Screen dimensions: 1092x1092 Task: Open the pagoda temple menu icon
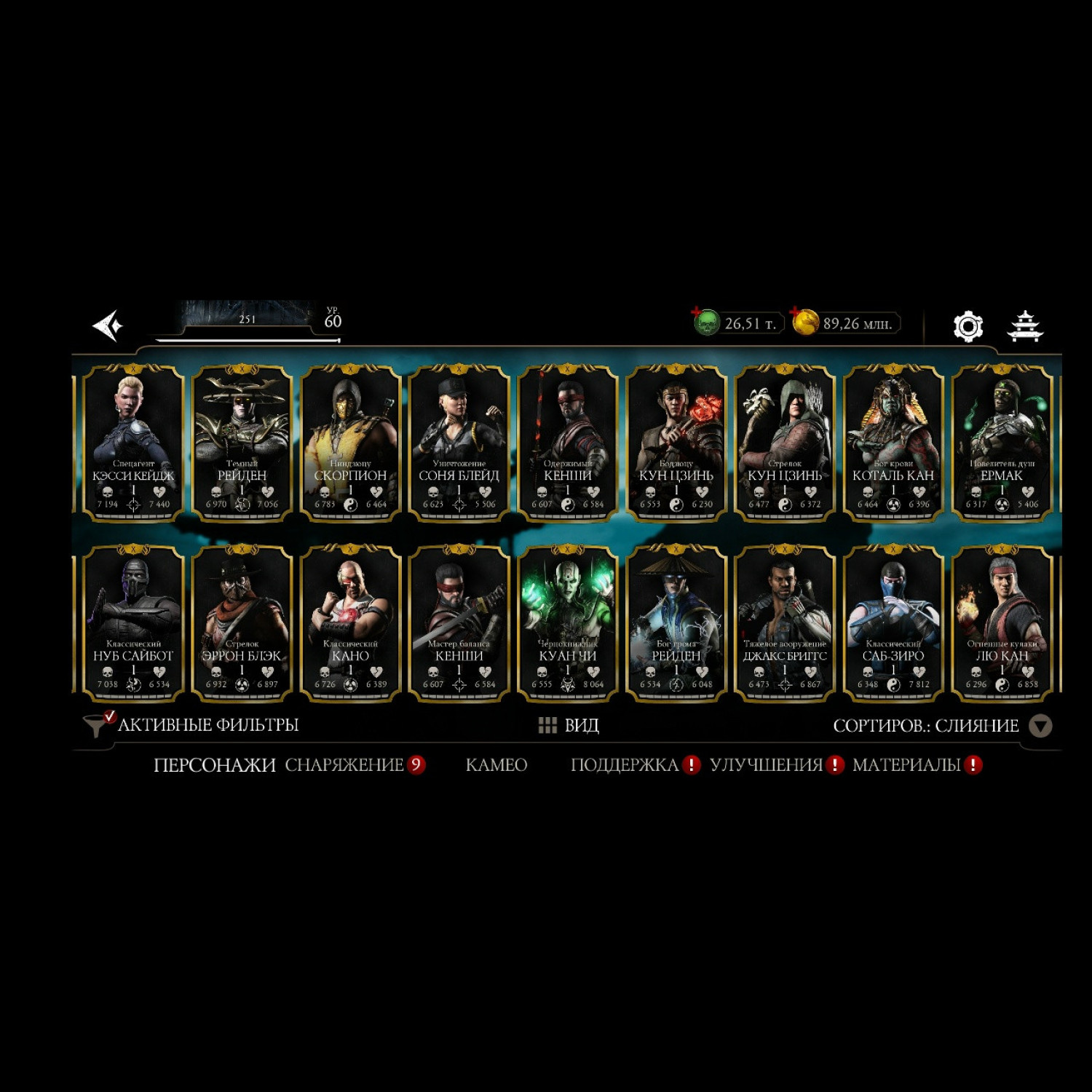click(x=1025, y=326)
